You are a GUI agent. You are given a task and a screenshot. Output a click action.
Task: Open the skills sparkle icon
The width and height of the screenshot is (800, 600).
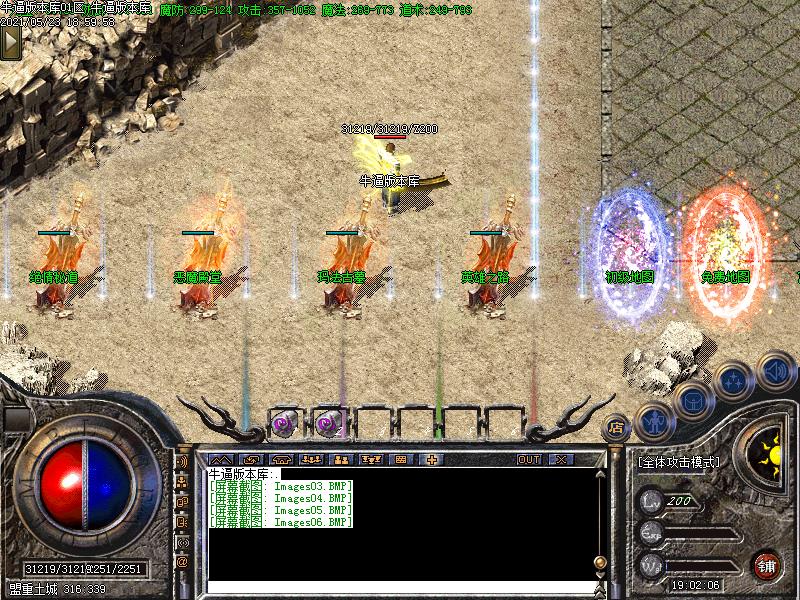click(733, 380)
